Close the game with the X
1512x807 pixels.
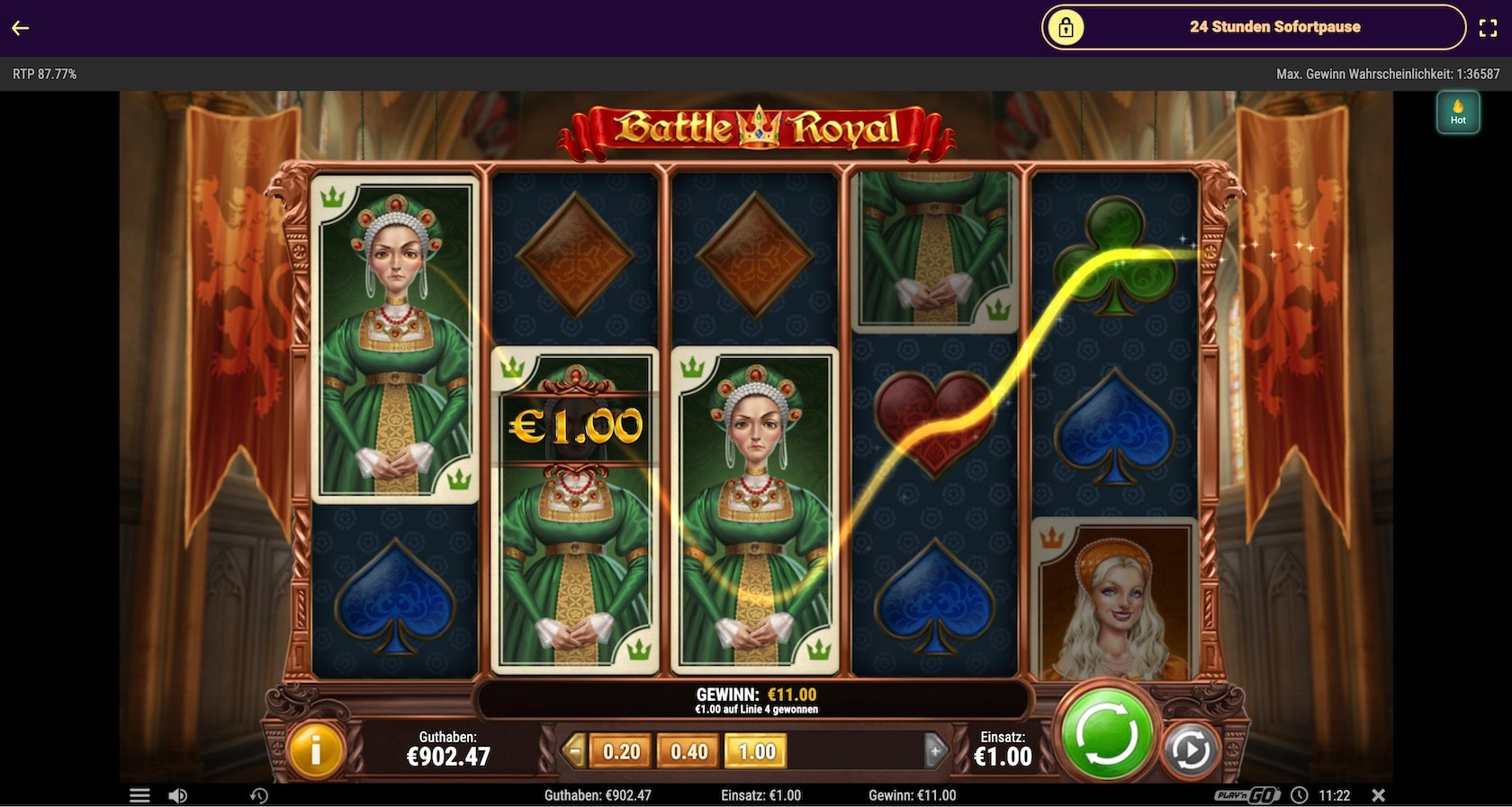(x=1378, y=795)
